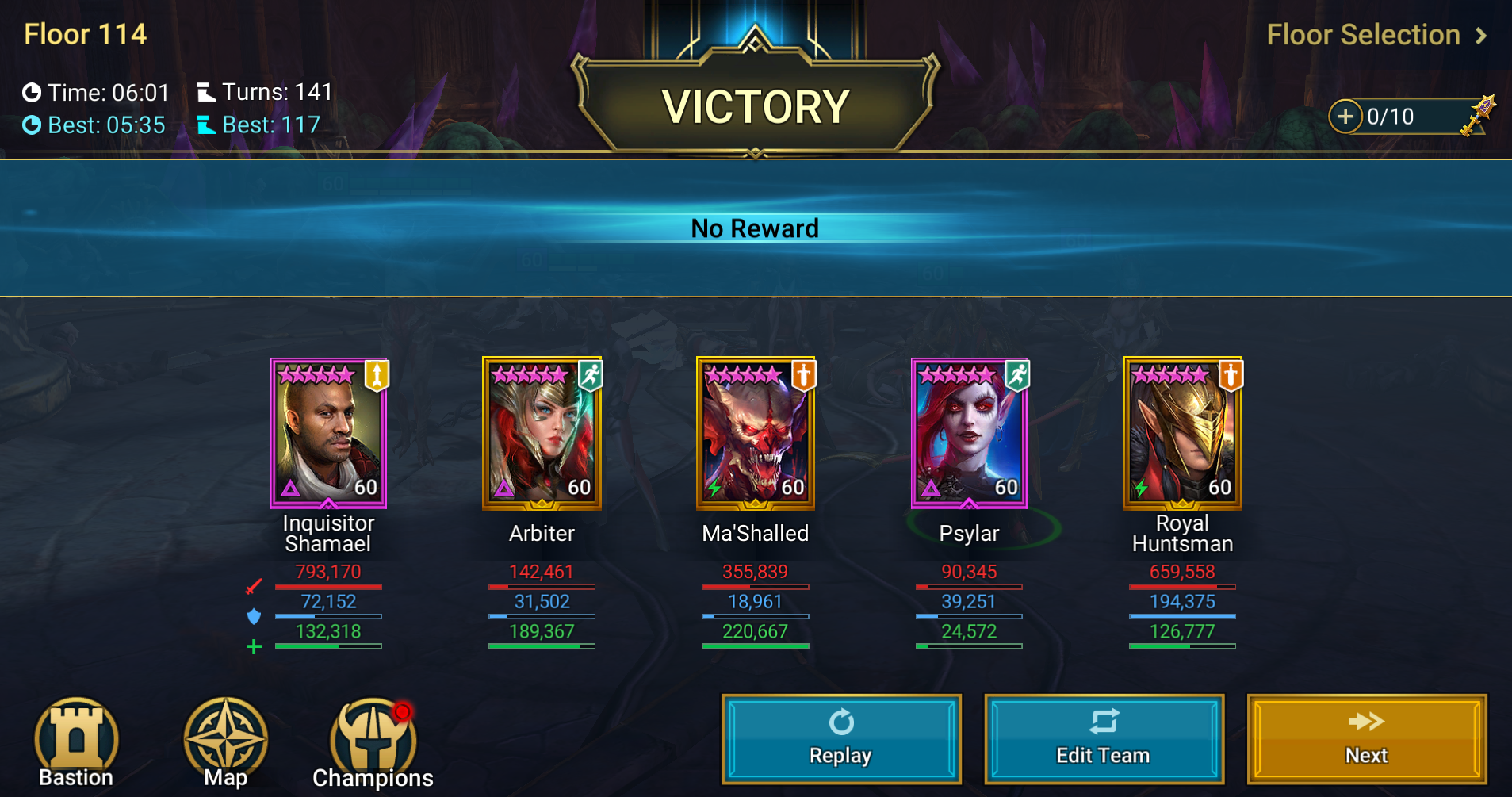Click the Replay circular arrow icon
This screenshot has width=1512, height=797.
pyautogui.click(x=841, y=722)
